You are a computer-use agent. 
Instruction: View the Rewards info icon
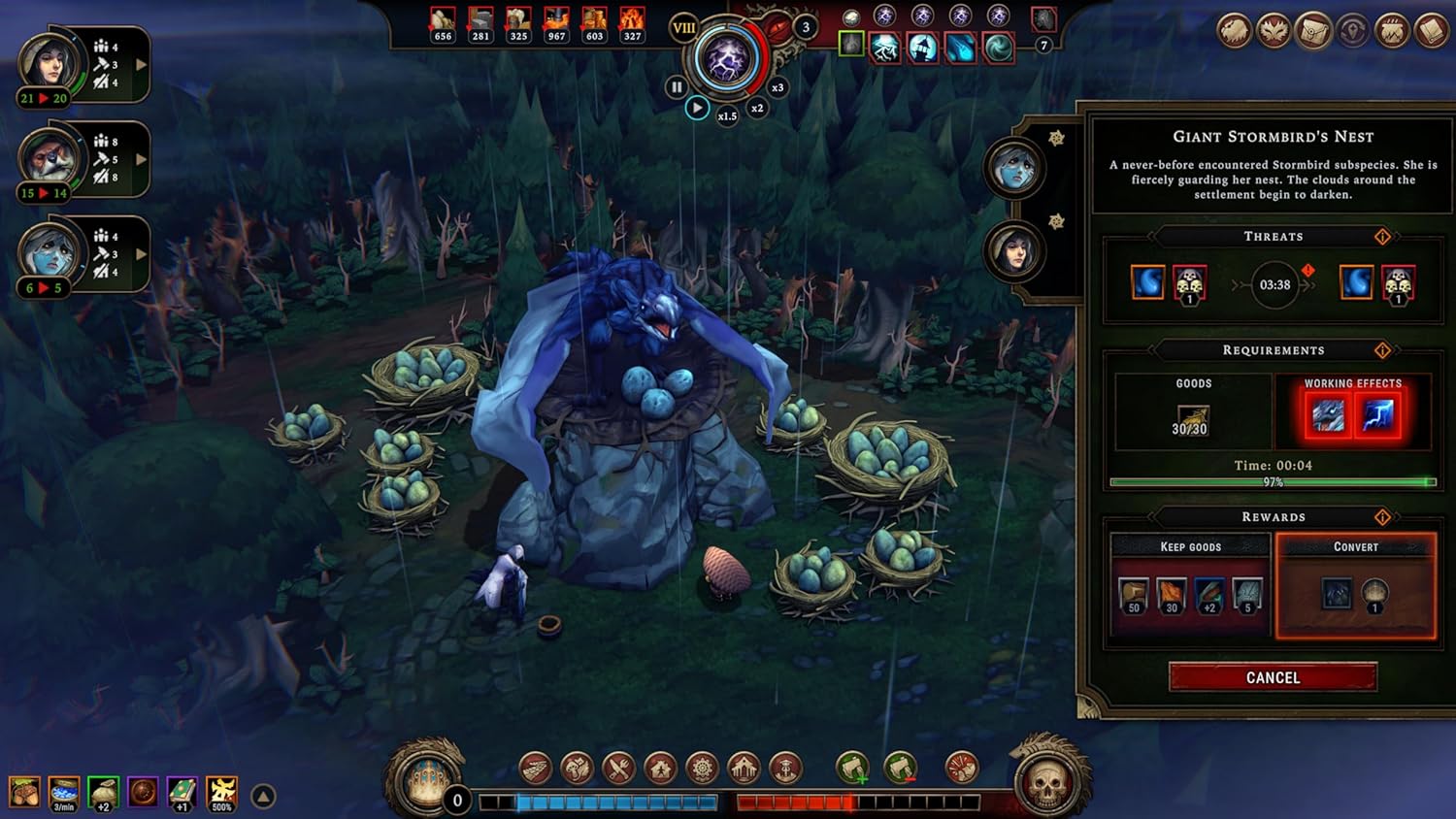coord(1382,517)
